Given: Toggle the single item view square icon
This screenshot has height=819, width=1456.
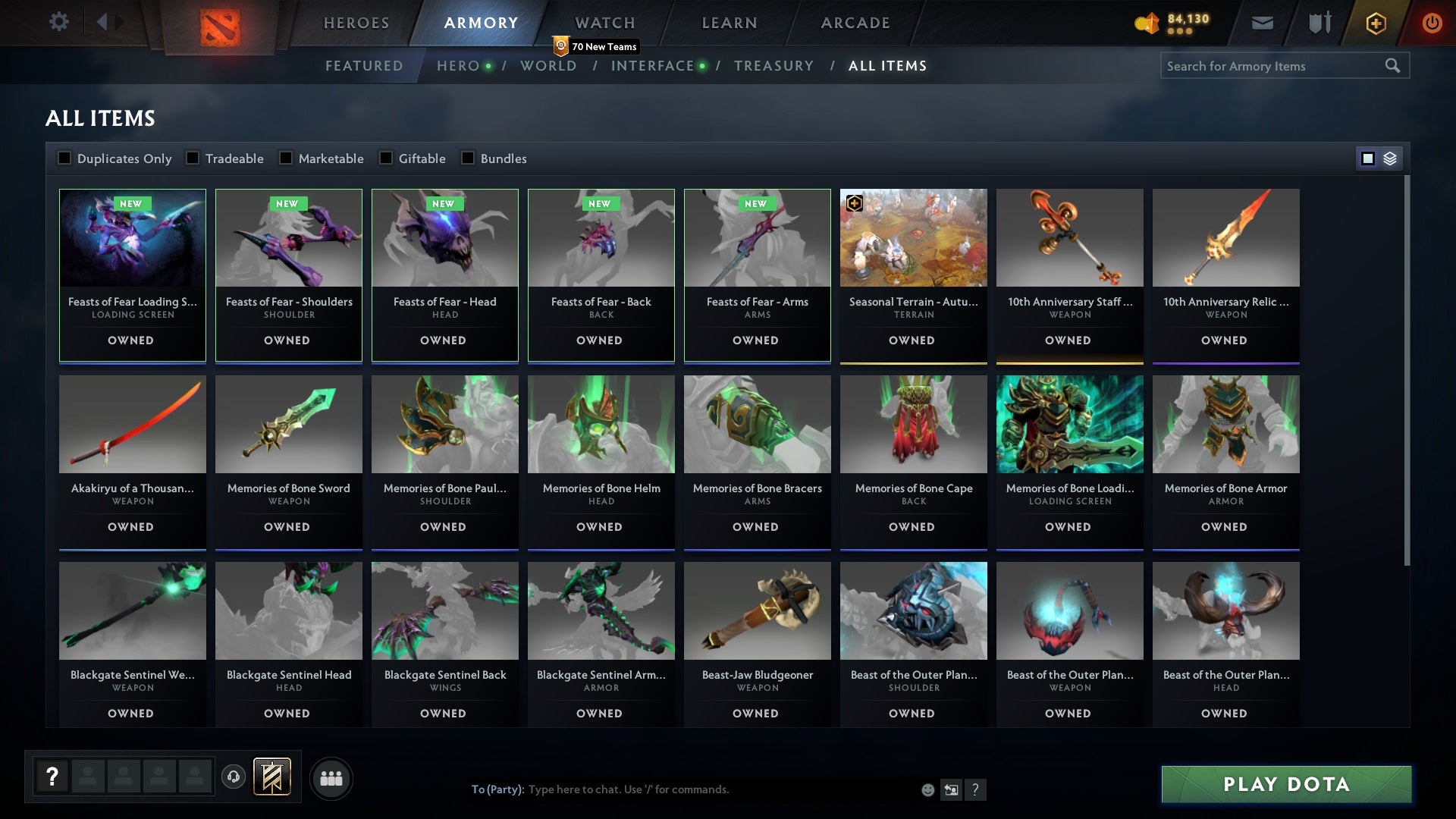Looking at the screenshot, I should 1367,158.
